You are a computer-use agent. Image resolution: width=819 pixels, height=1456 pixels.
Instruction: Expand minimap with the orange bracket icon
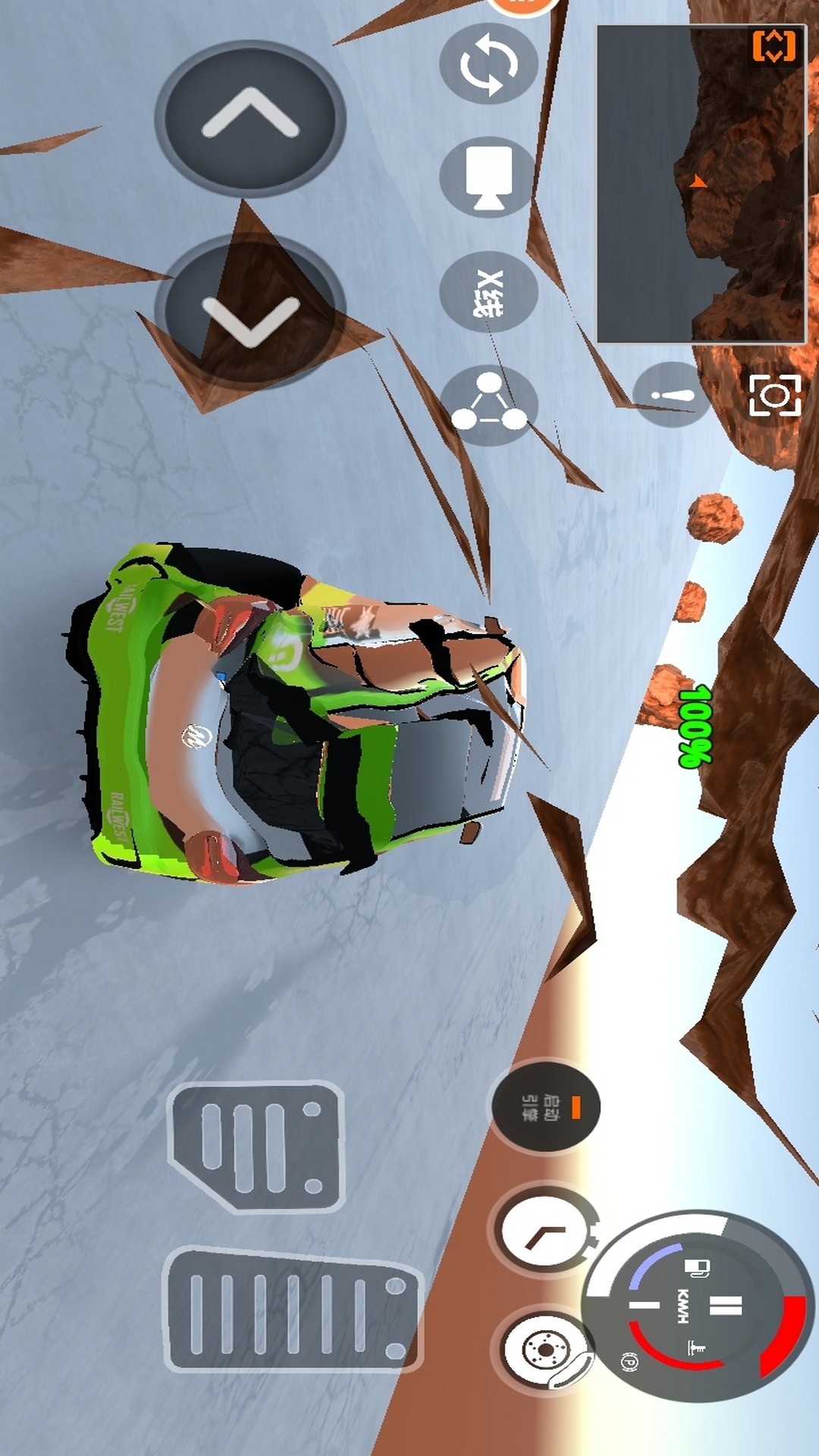774,47
